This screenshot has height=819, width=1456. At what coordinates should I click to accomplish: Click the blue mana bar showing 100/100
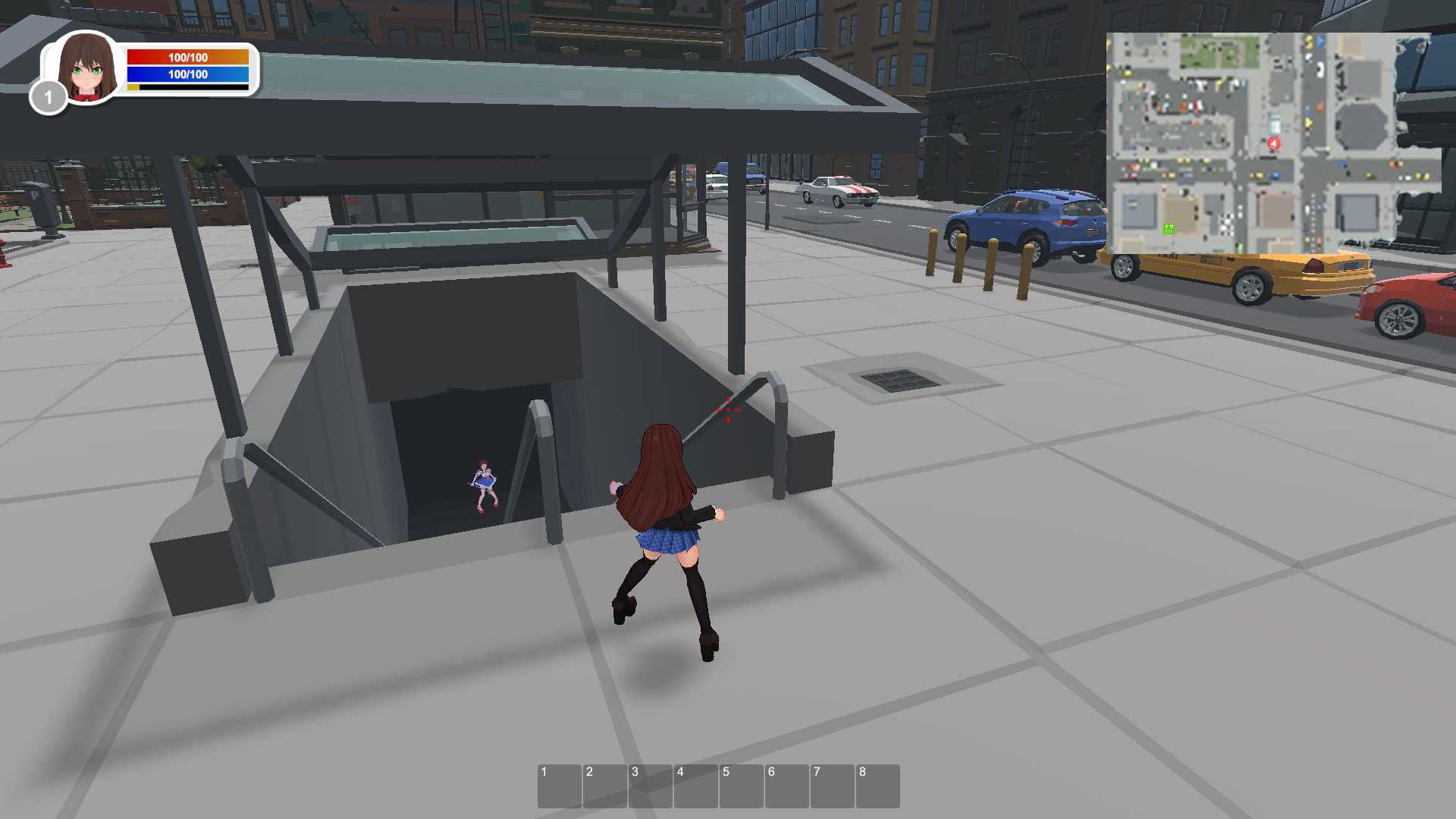point(187,75)
